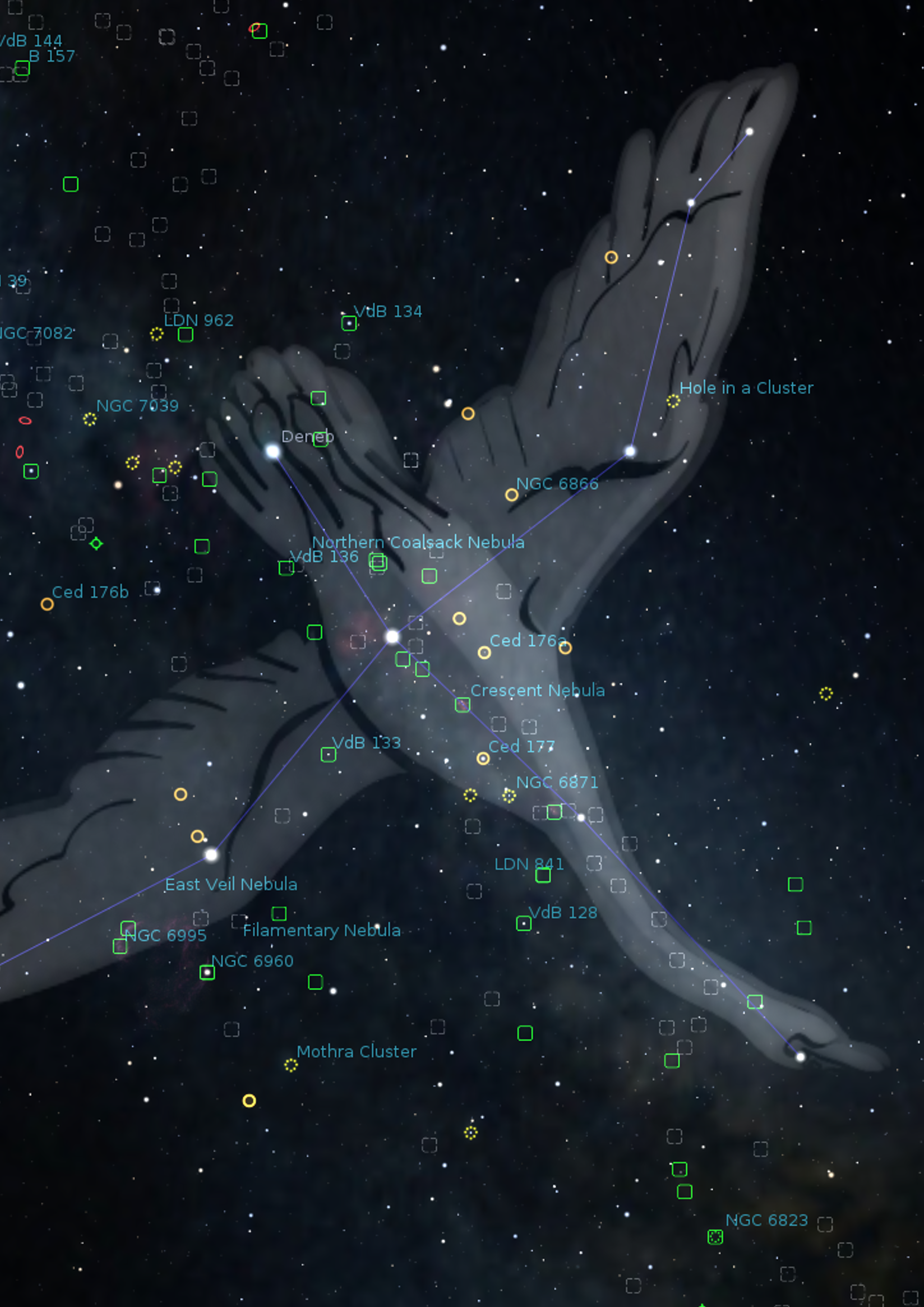Screen dimensions: 924x1307
Task: Select the Mothra Cluster marker
Action: [x=290, y=1065]
